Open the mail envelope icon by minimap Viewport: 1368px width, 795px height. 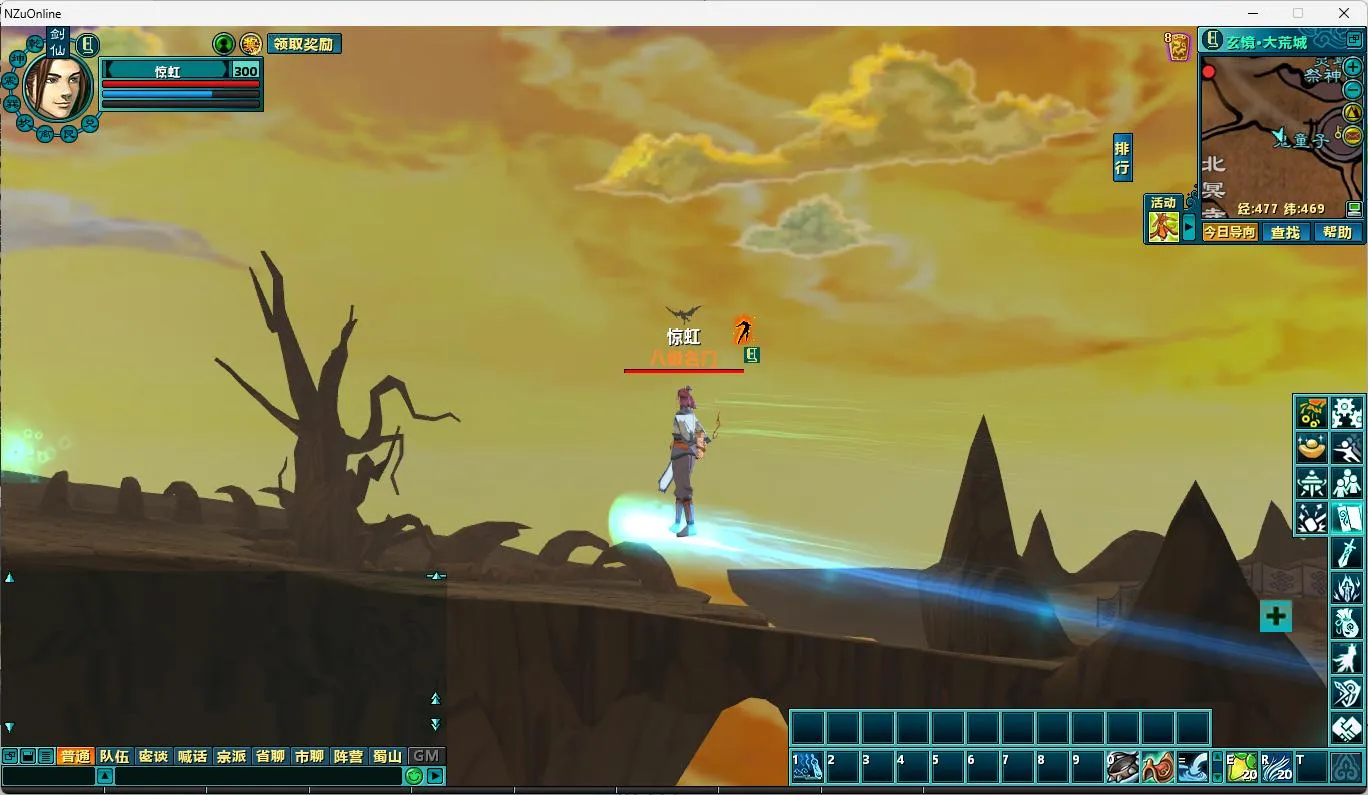pyautogui.click(x=1353, y=135)
